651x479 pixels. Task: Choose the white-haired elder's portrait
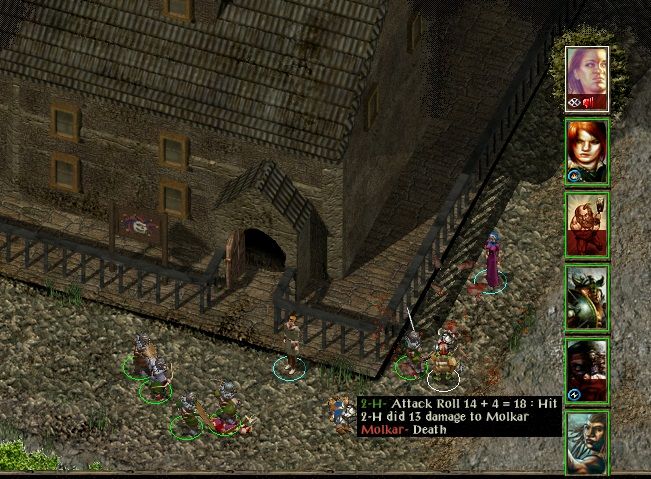click(587, 441)
